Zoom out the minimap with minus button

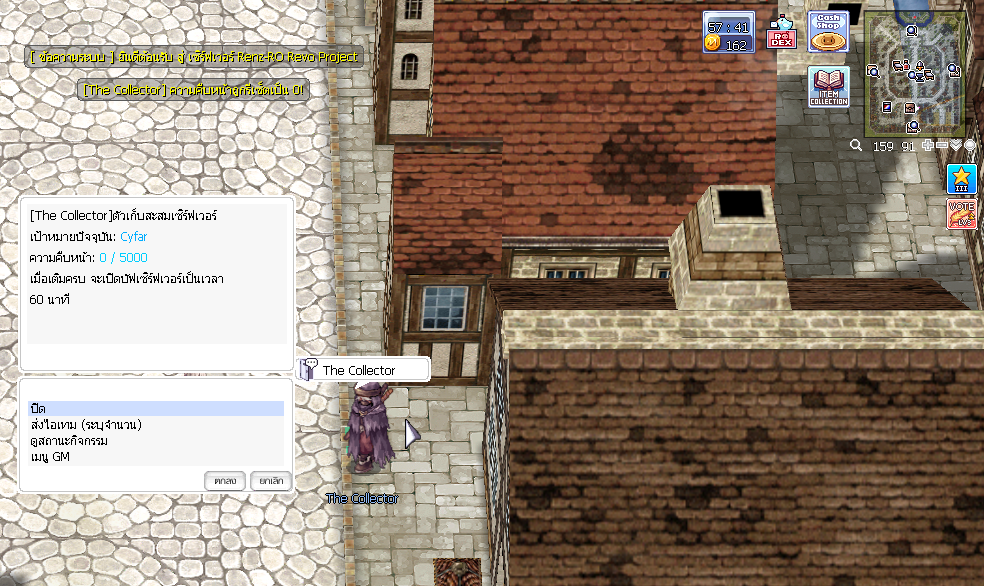point(942,146)
